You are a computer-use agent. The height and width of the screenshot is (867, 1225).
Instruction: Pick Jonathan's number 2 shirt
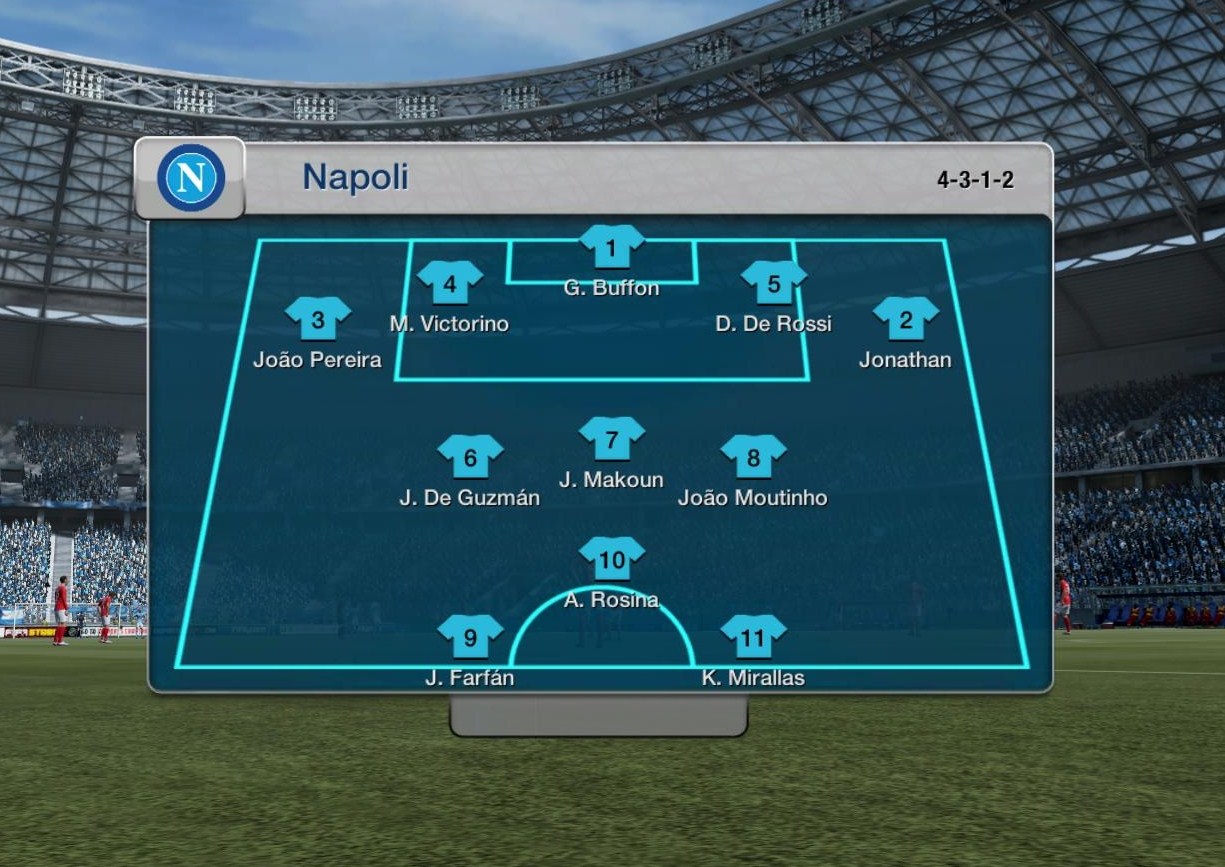point(906,319)
